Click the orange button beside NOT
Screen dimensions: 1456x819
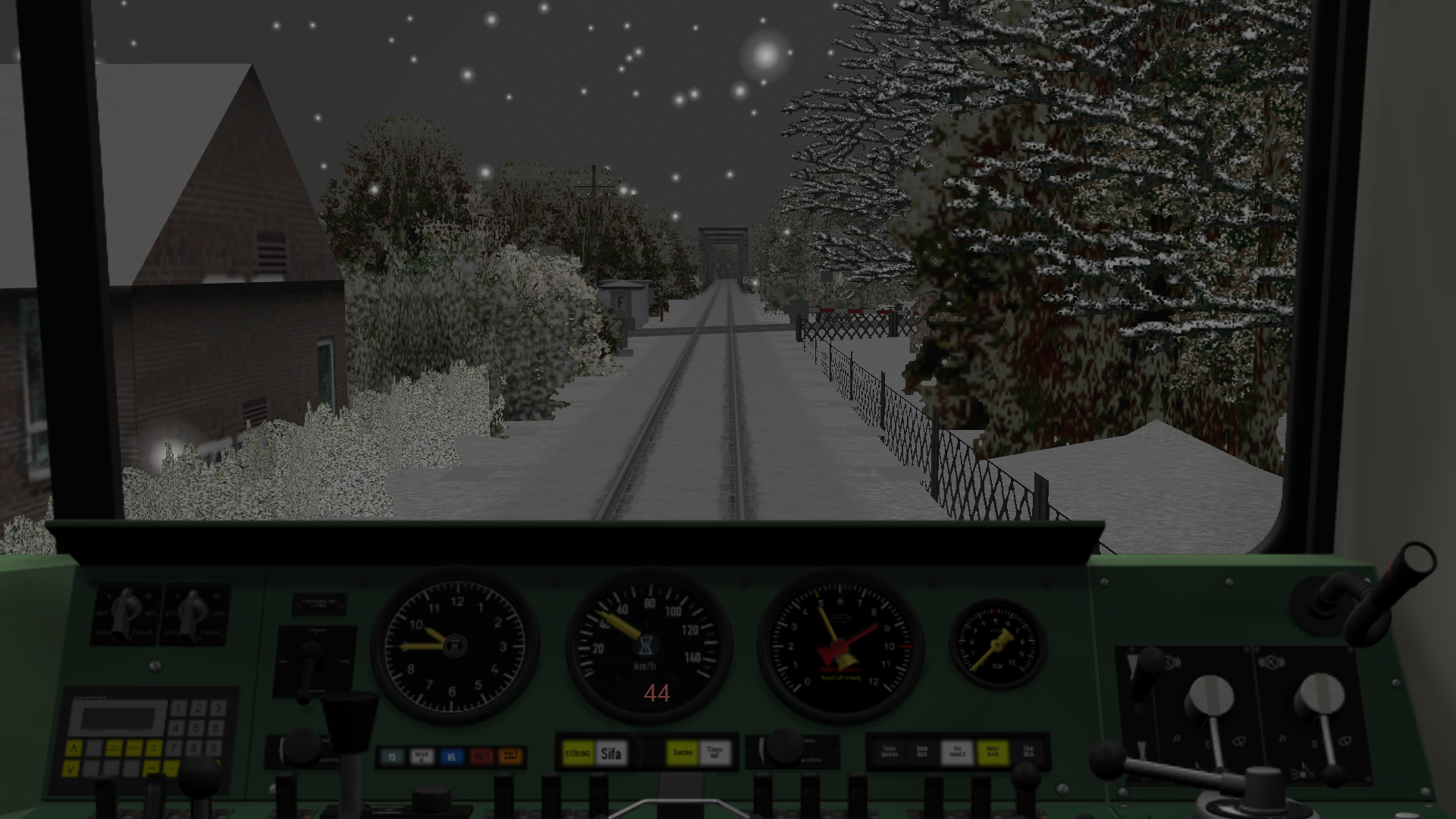[x=510, y=756]
